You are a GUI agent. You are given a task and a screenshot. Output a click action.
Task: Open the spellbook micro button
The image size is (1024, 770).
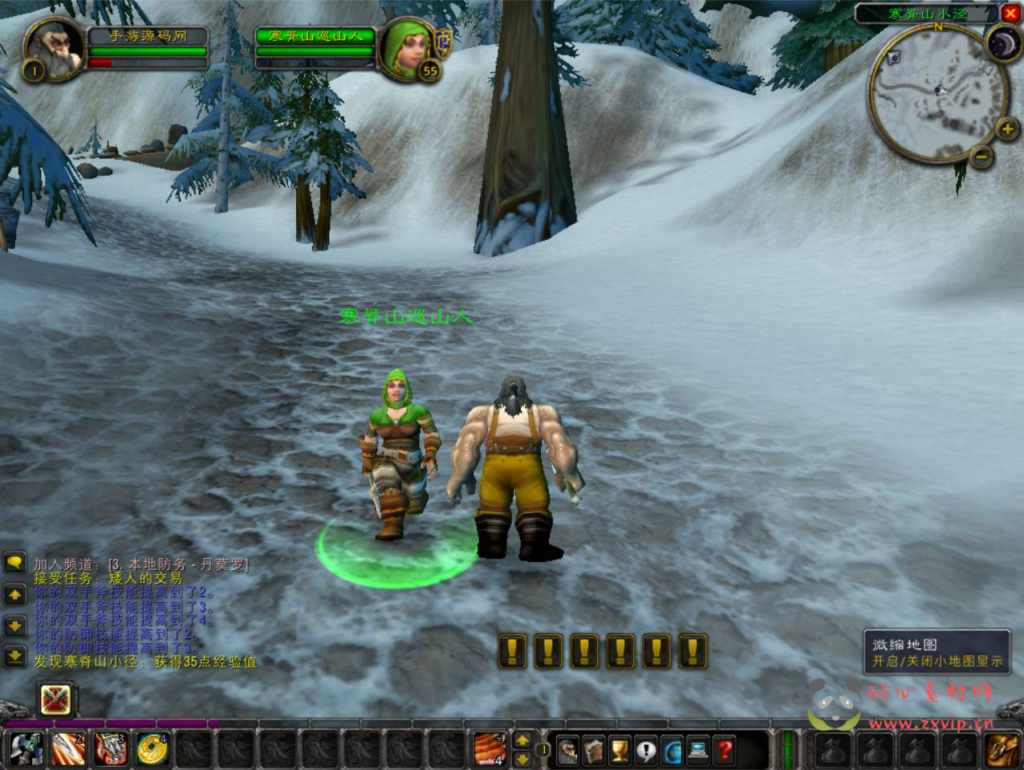pyautogui.click(x=594, y=749)
